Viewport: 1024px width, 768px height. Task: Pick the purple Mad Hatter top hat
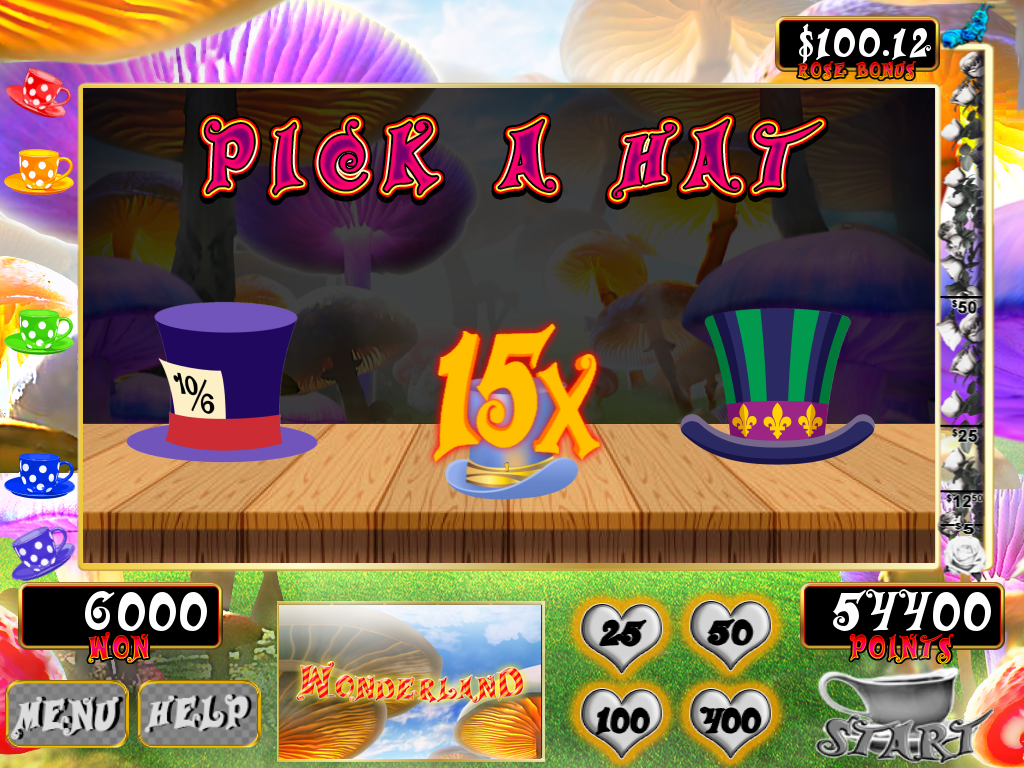224,385
